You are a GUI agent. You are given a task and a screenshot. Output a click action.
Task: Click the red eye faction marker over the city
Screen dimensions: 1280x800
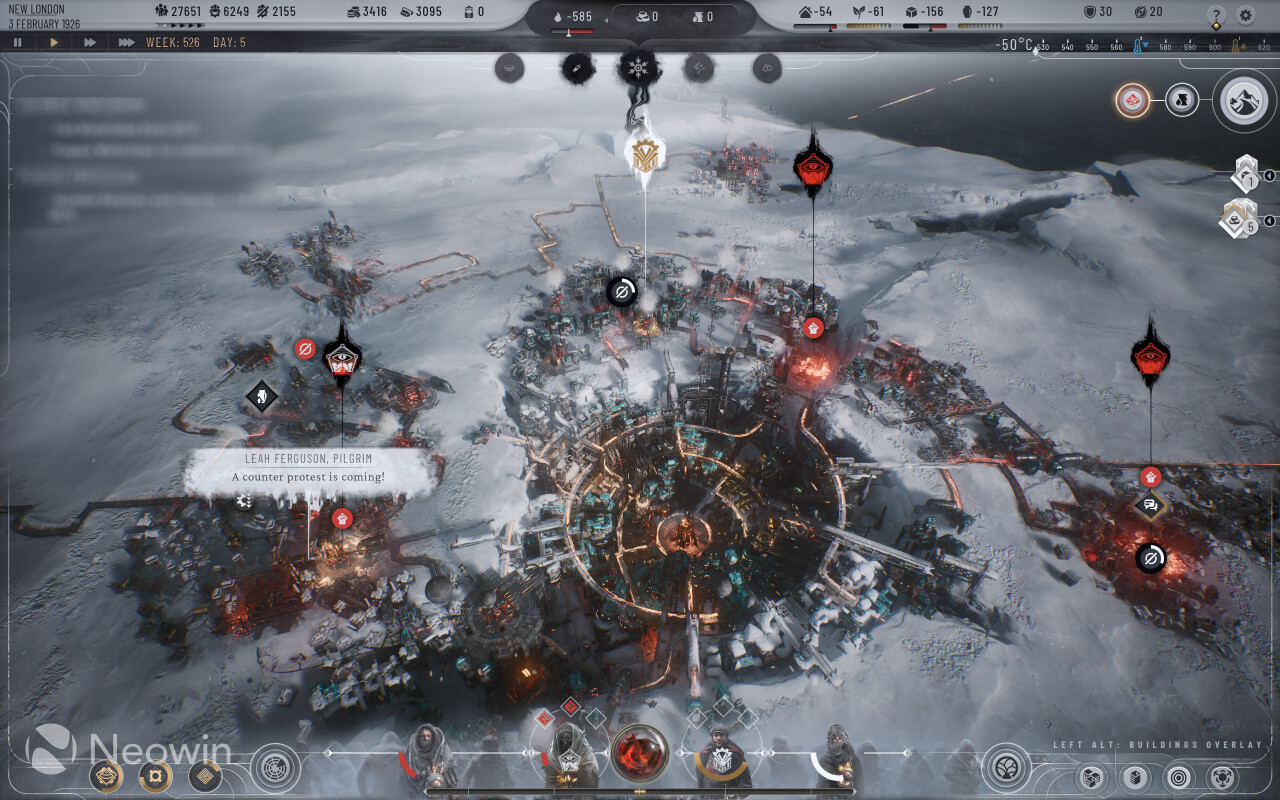[812, 166]
